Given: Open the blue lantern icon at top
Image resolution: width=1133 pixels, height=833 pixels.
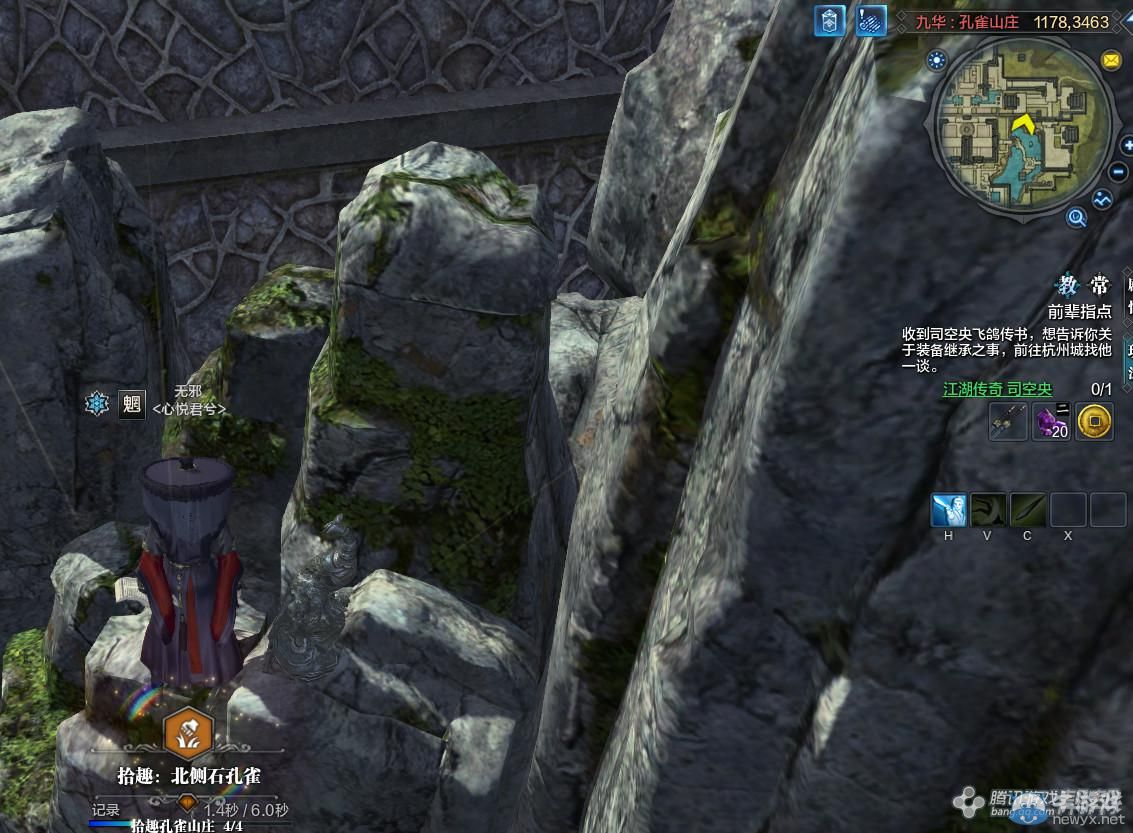Looking at the screenshot, I should (830, 21).
